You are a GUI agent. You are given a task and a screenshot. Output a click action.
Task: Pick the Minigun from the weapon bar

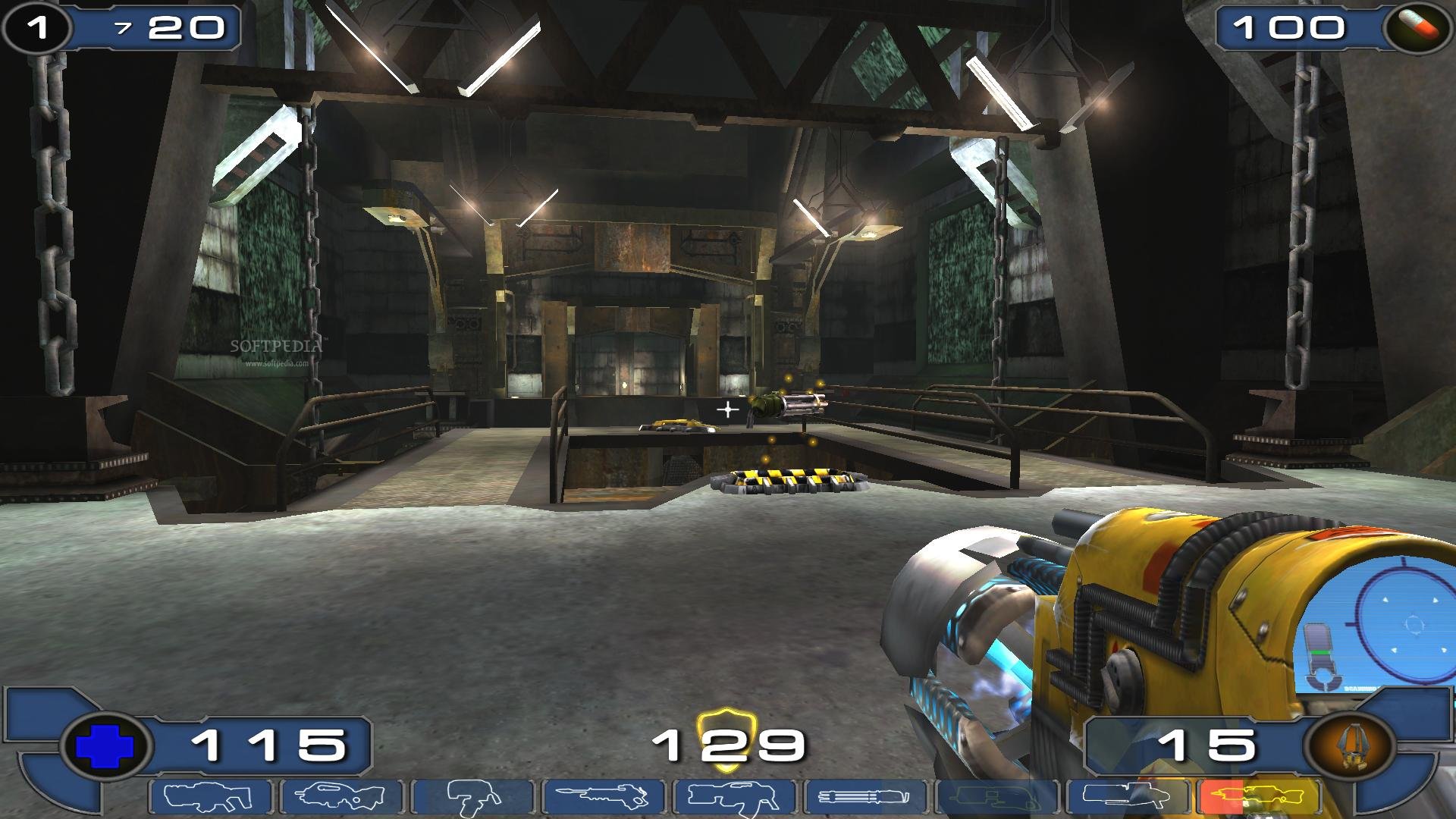click(865, 798)
